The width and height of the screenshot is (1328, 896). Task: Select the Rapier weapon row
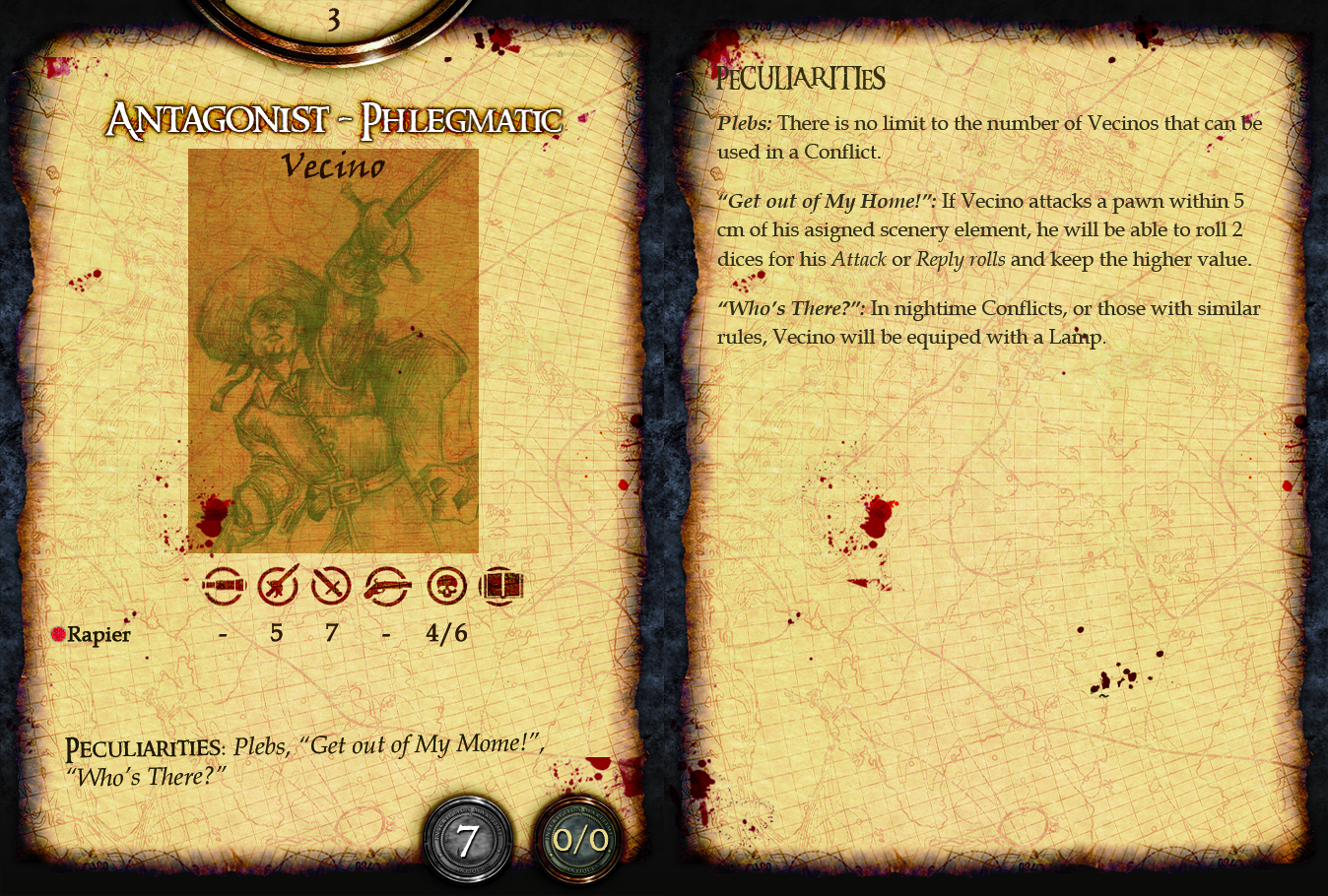pyautogui.click(x=99, y=634)
